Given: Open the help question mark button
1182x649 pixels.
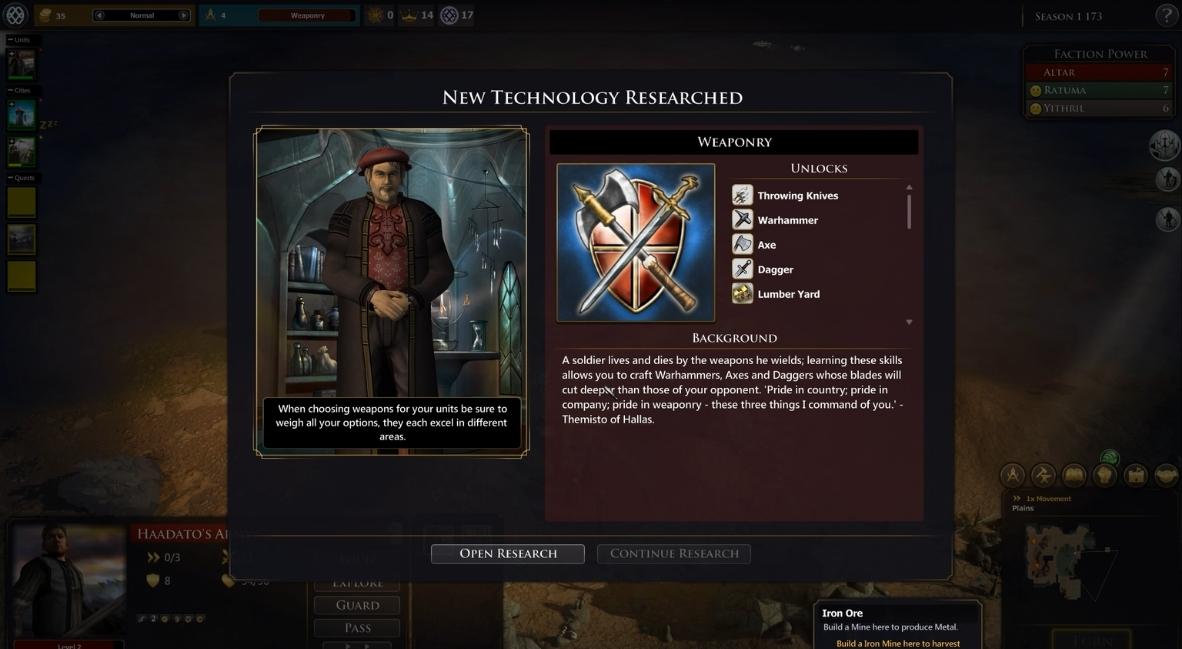Looking at the screenshot, I should click(x=1166, y=15).
